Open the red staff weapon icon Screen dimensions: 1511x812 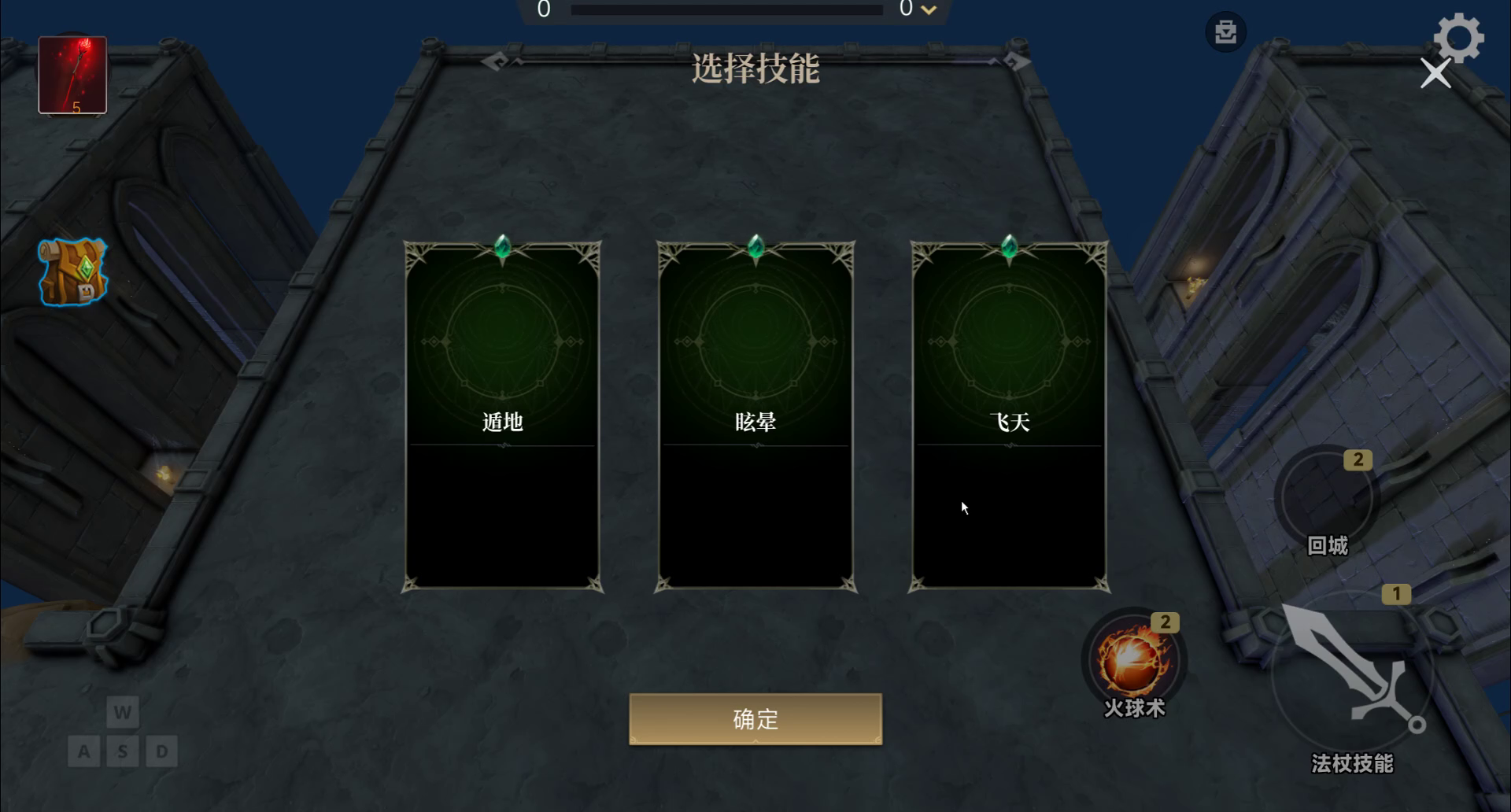click(x=72, y=74)
